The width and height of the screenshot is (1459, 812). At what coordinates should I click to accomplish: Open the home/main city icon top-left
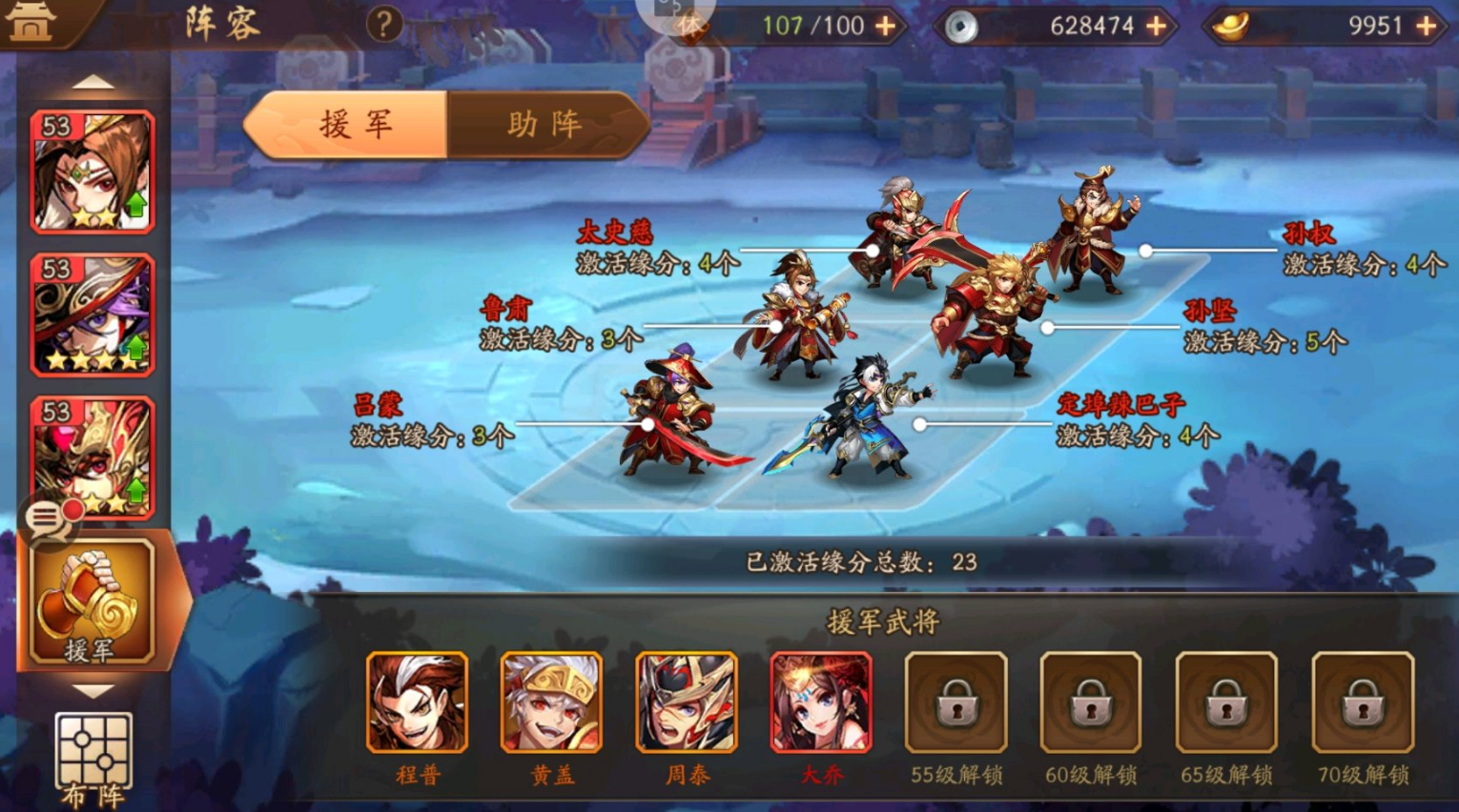[x=32, y=21]
